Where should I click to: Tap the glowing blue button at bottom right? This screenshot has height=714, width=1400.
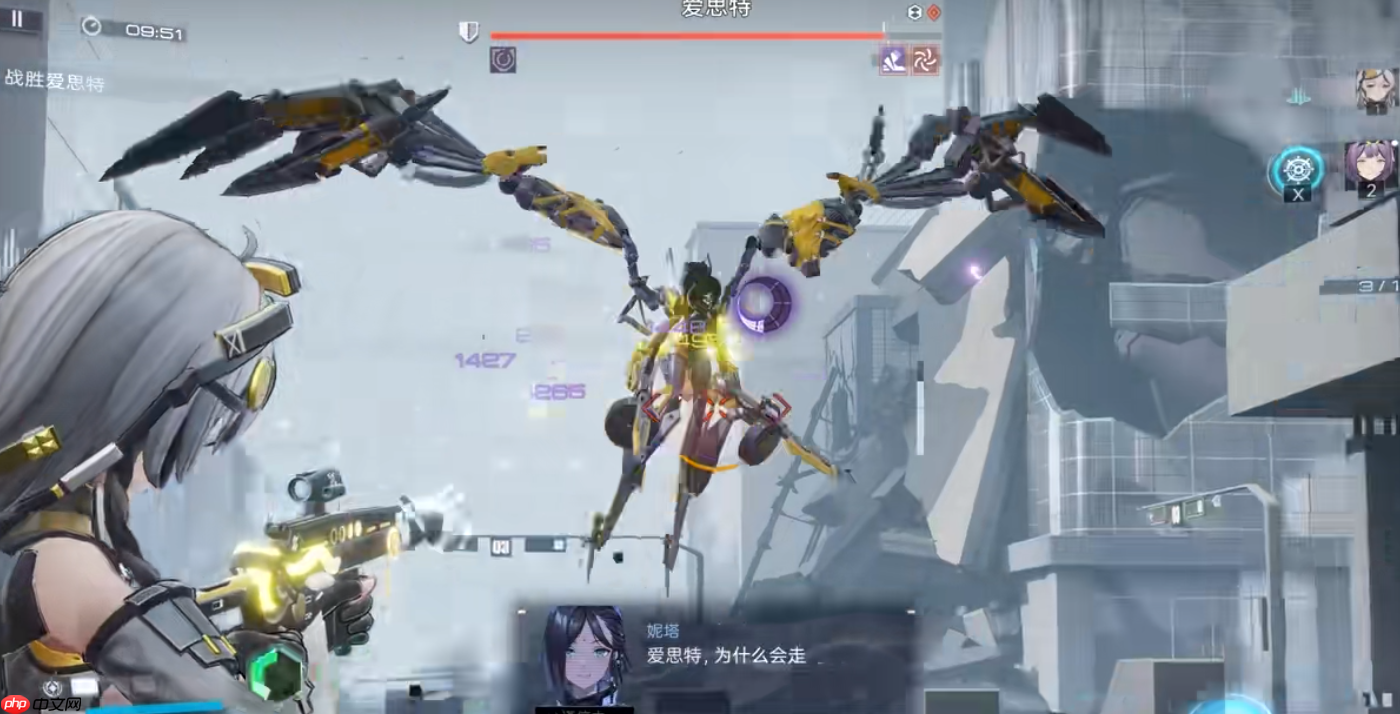point(1230,705)
